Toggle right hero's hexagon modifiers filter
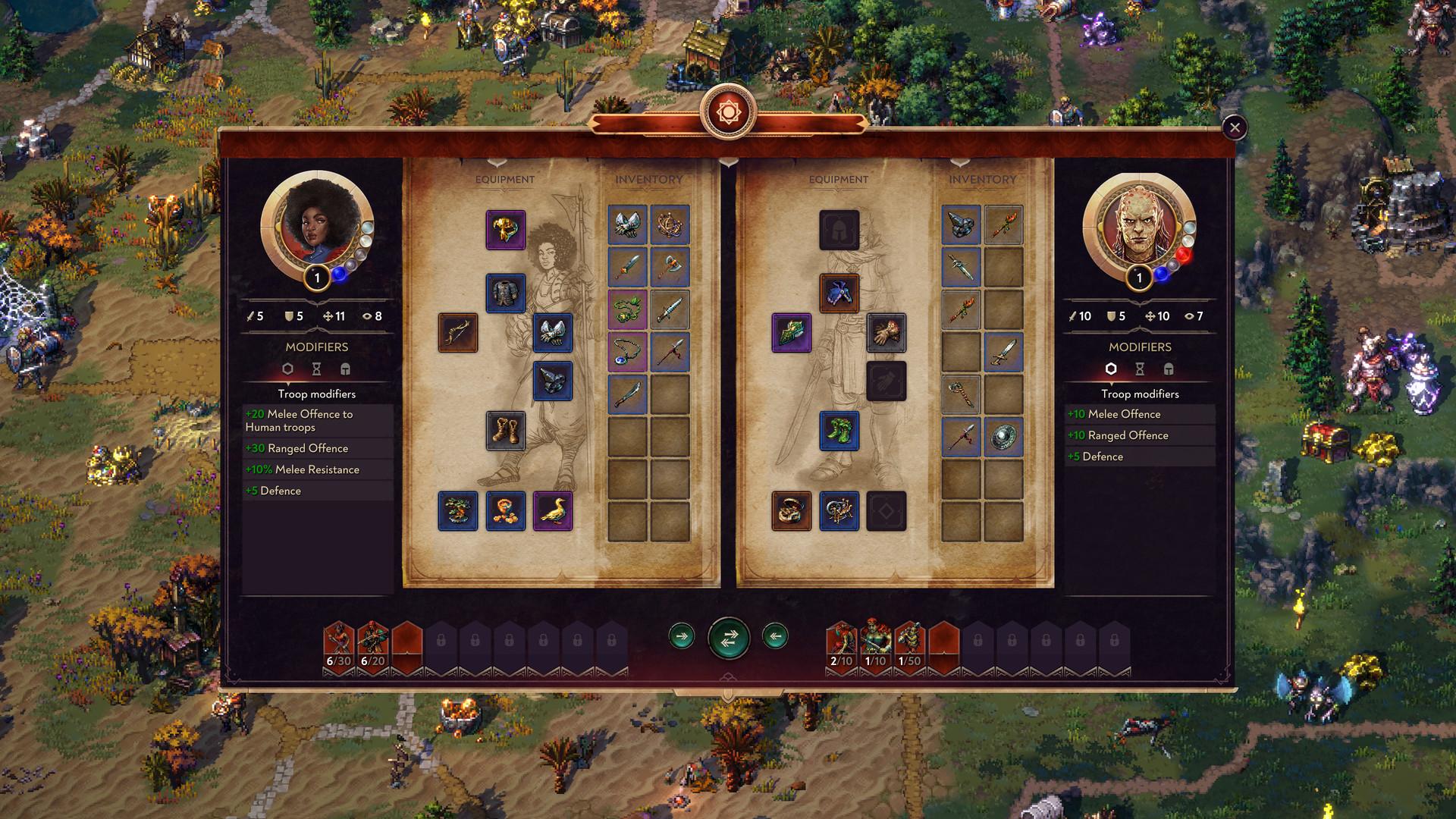The width and height of the screenshot is (1456, 819). (x=1112, y=370)
